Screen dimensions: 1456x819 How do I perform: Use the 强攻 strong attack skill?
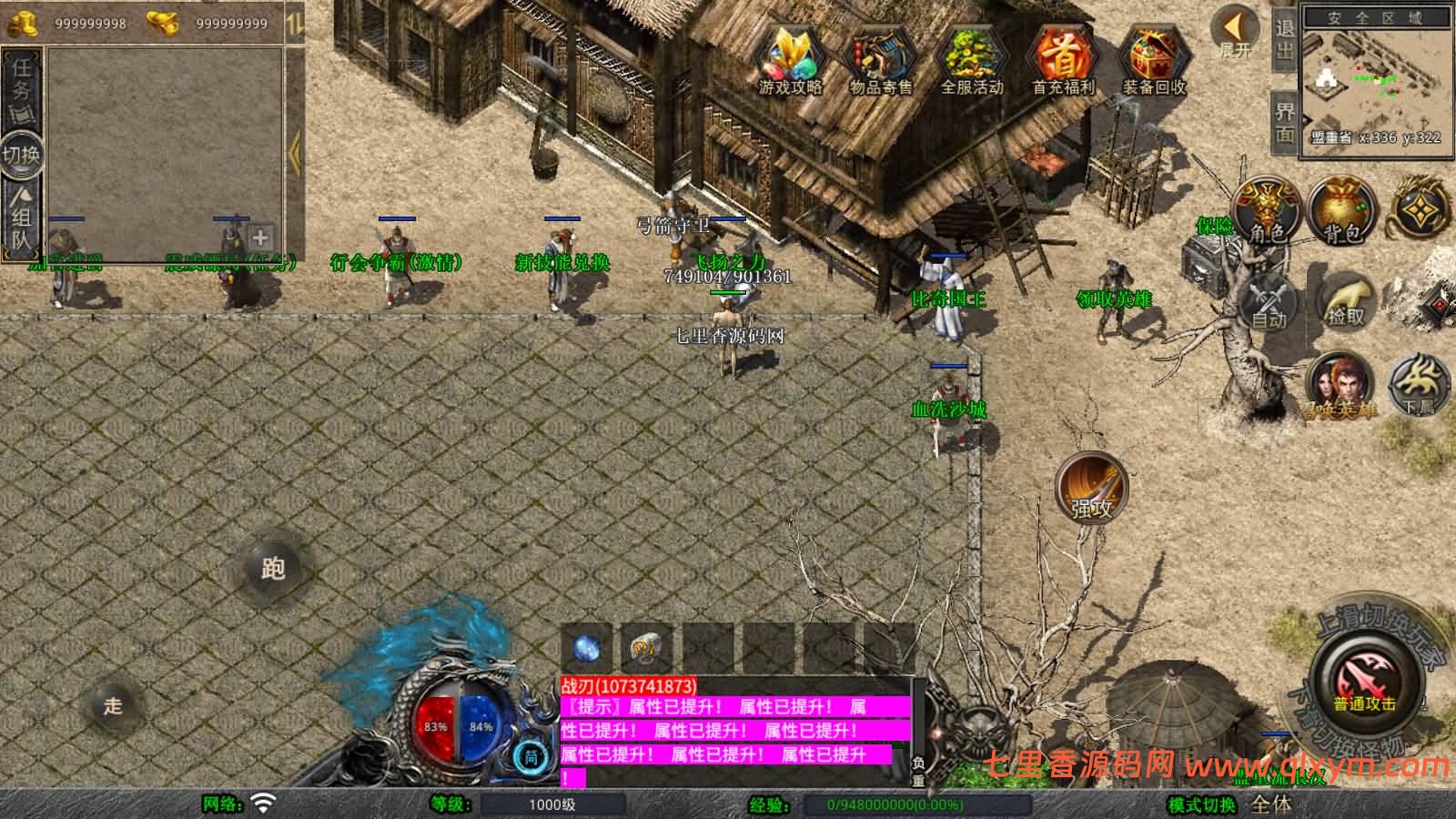click(1092, 489)
